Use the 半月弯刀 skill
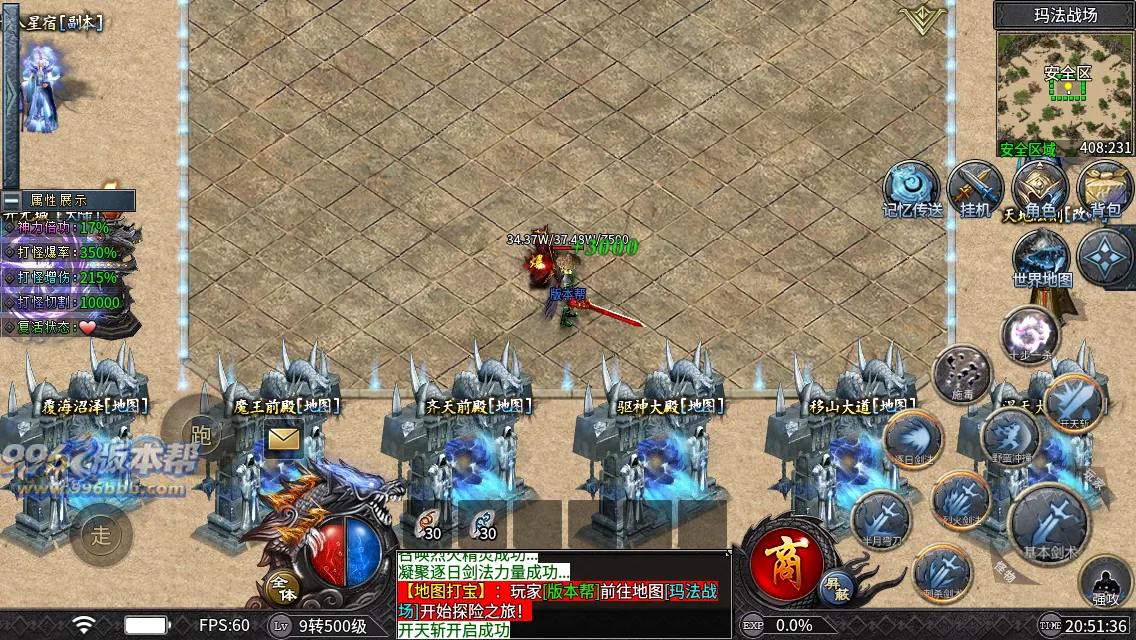Viewport: 1136px width, 640px height. (x=881, y=519)
